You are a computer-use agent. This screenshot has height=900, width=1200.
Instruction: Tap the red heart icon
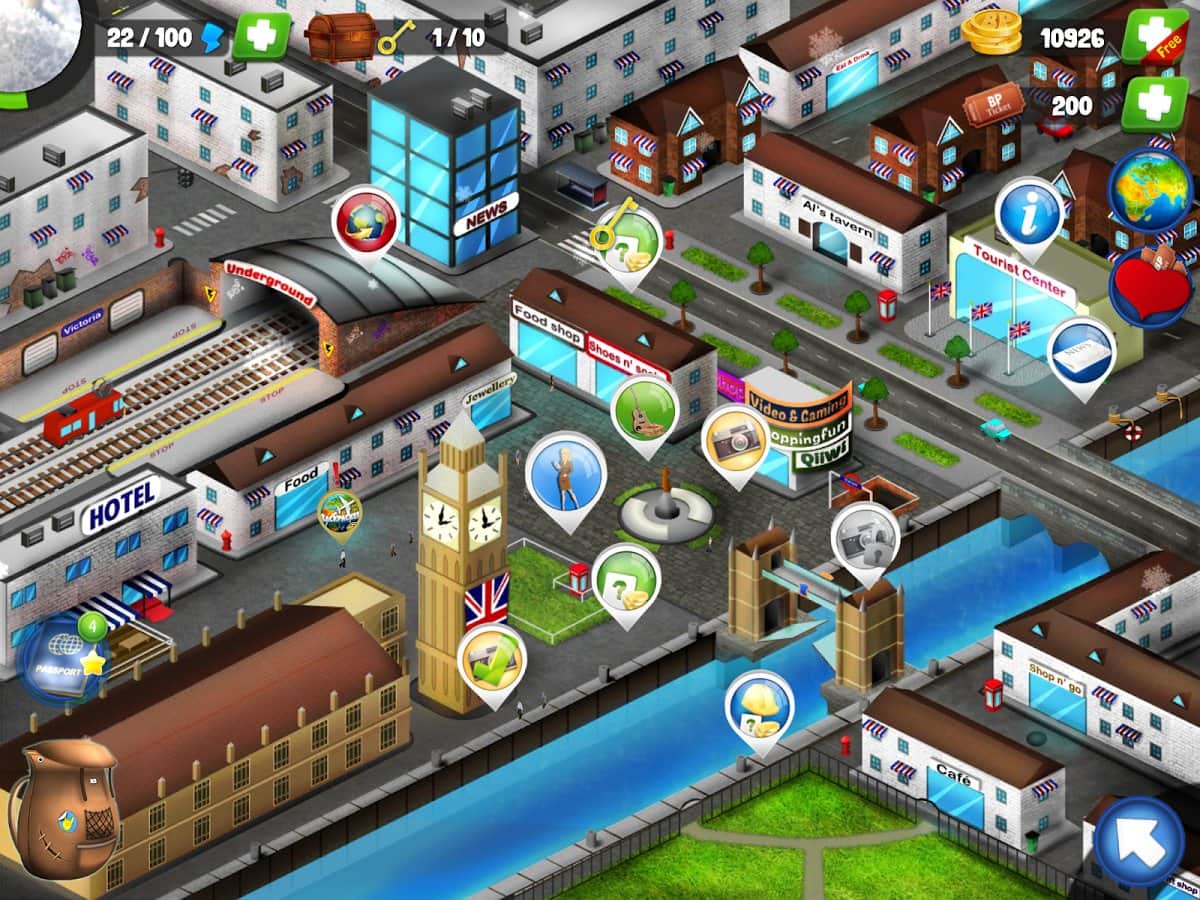[1150, 287]
